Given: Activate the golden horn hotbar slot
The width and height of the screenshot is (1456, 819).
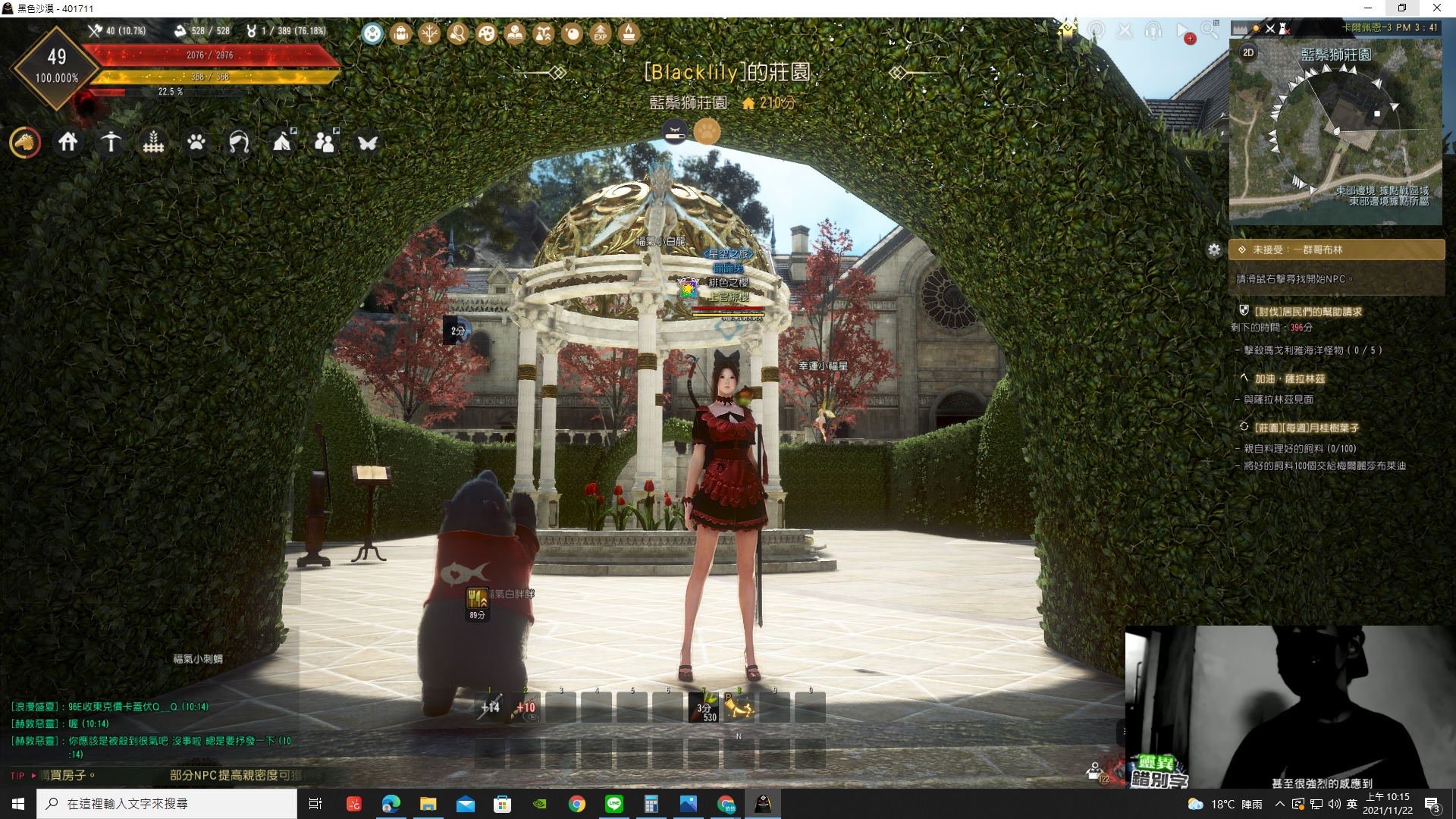Looking at the screenshot, I should tap(739, 708).
